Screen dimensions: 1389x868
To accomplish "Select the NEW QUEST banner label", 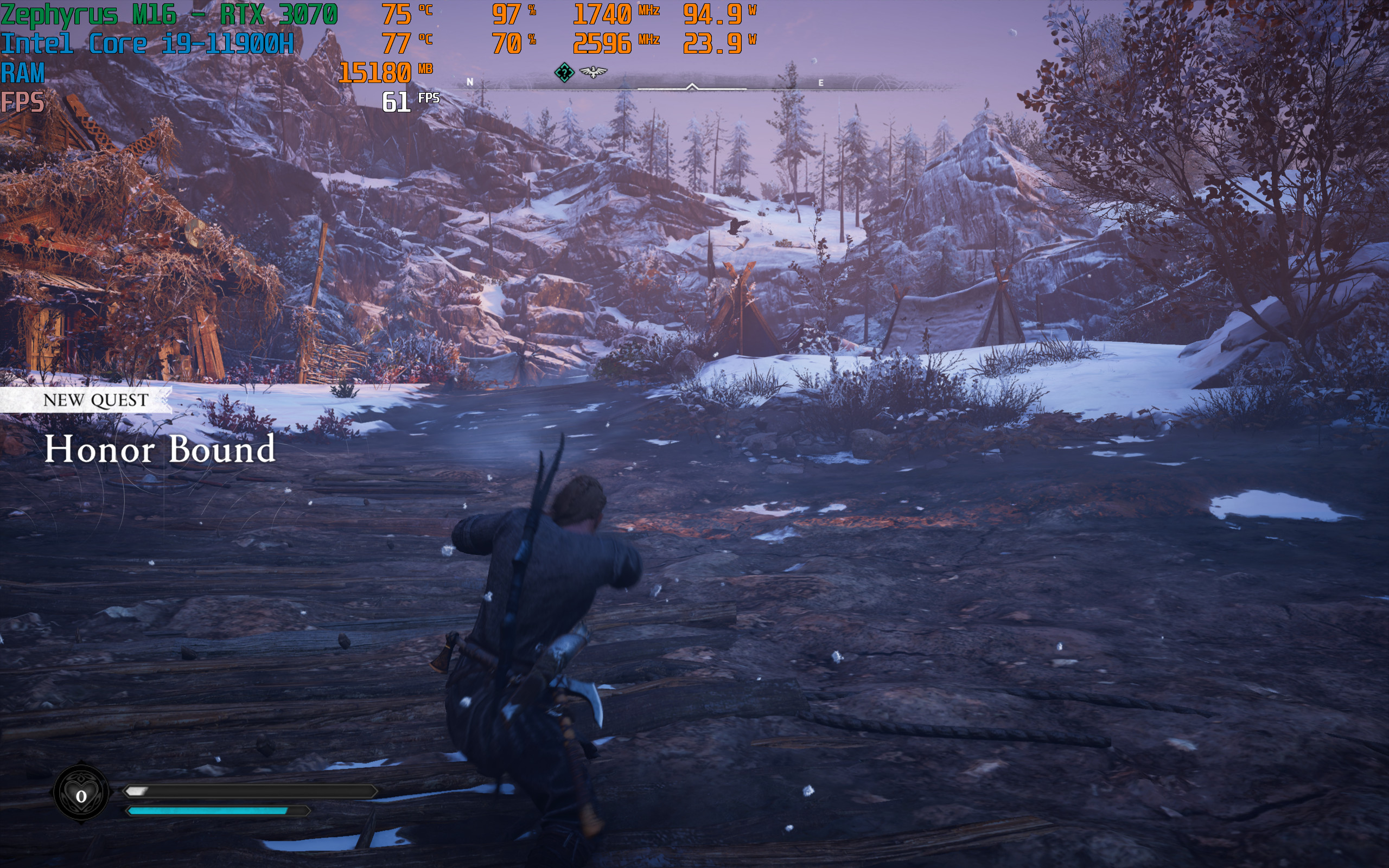I will pos(95,400).
